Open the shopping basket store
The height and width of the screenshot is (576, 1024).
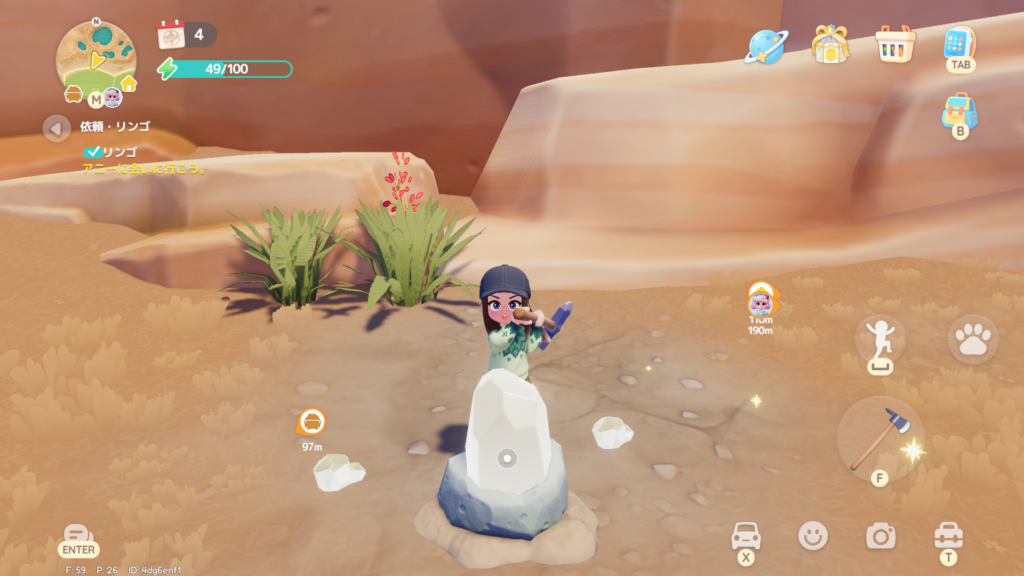pos(895,44)
